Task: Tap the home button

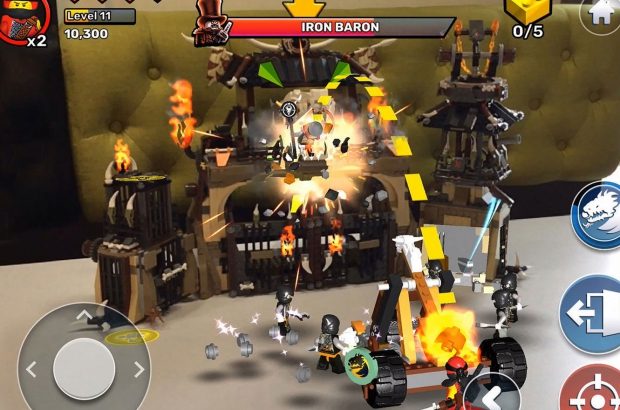Action: click(603, 12)
